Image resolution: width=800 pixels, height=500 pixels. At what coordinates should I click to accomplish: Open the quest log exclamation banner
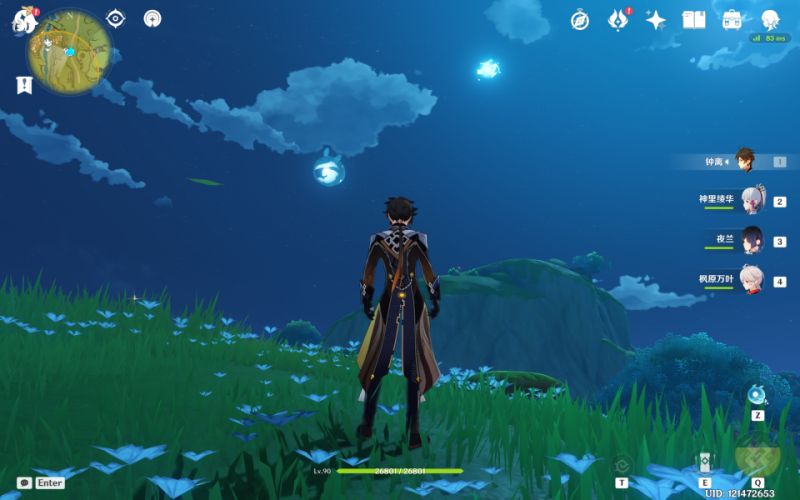[24, 85]
